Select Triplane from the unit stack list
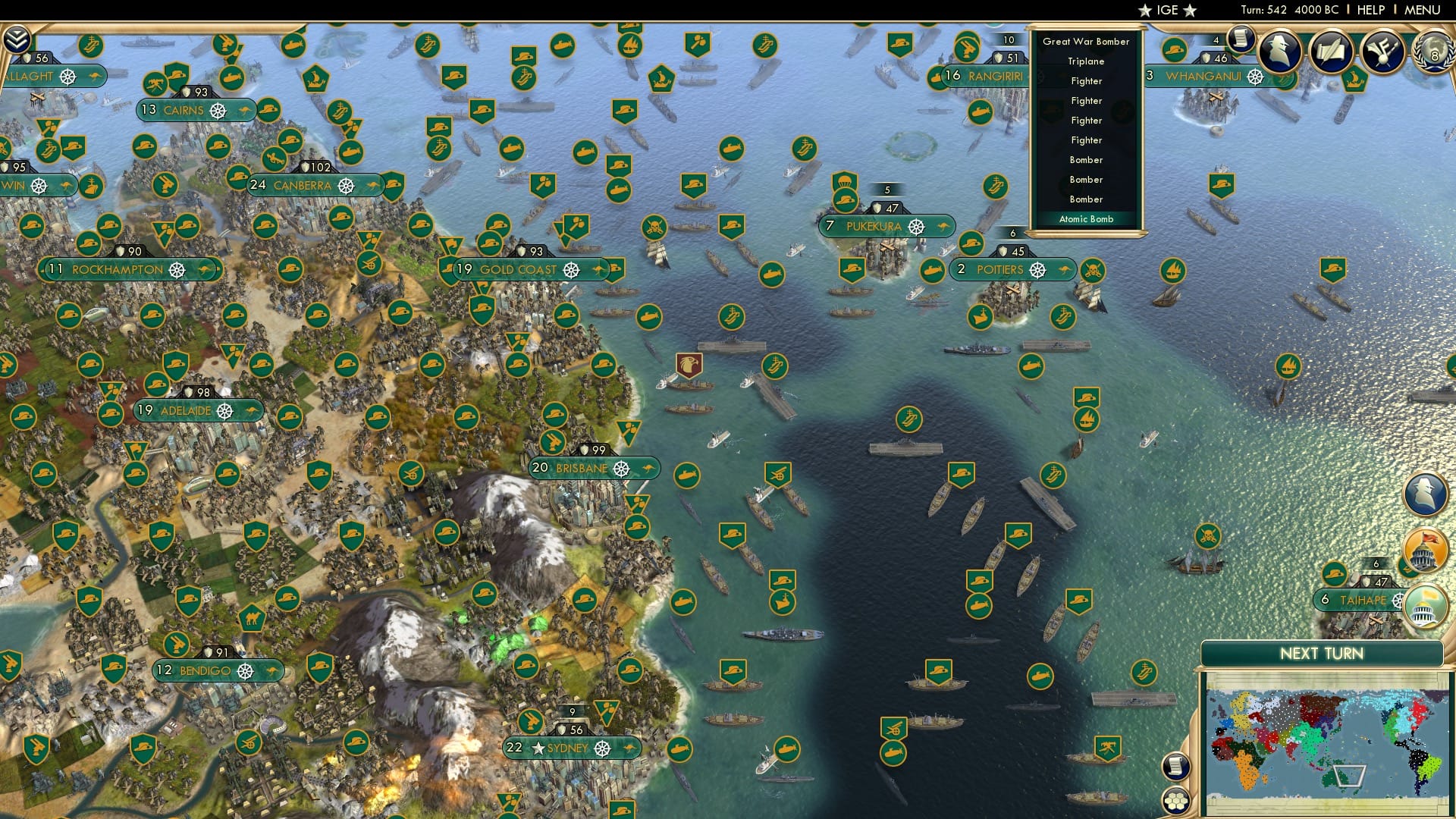The width and height of the screenshot is (1456, 819). pos(1086,61)
